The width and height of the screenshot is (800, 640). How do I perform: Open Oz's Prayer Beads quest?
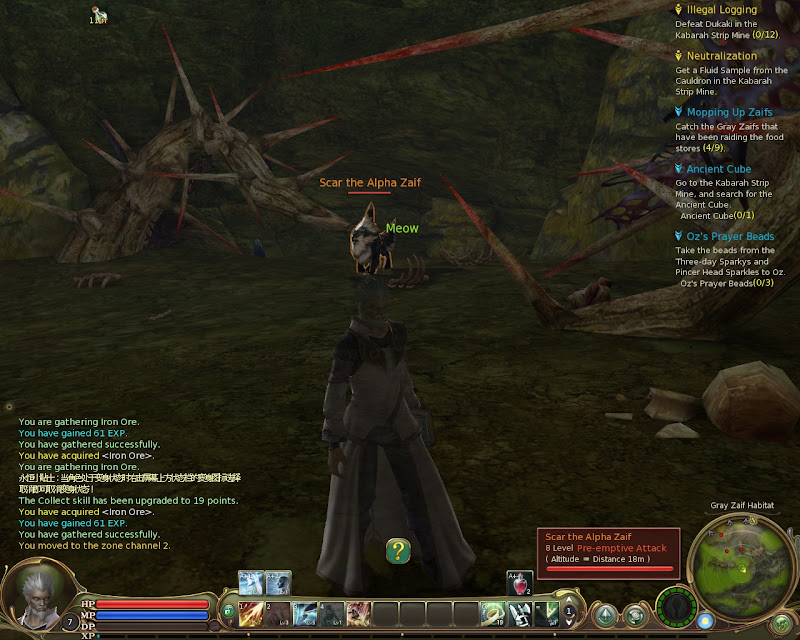[730, 236]
